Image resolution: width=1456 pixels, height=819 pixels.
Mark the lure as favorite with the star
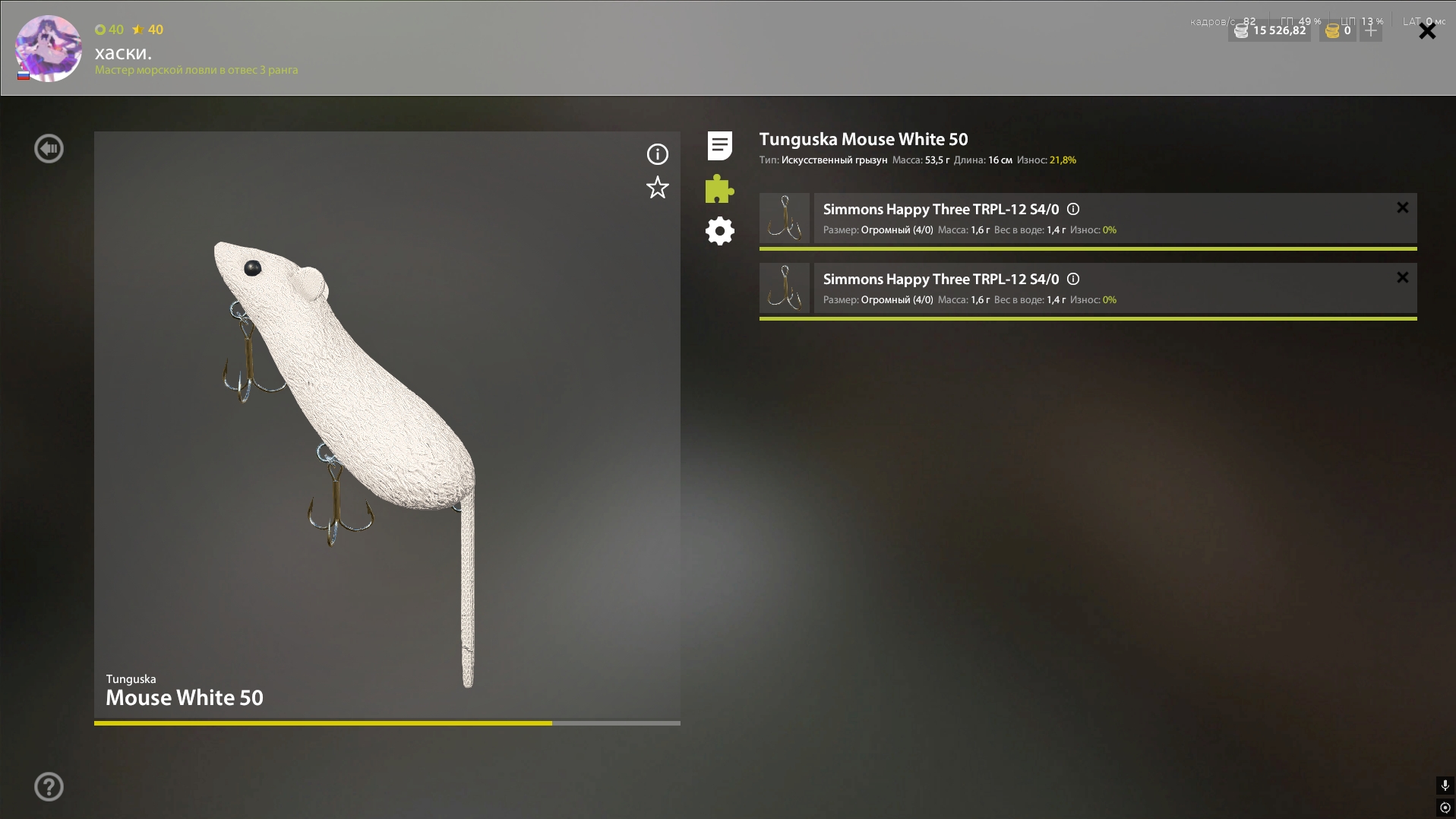click(x=657, y=188)
